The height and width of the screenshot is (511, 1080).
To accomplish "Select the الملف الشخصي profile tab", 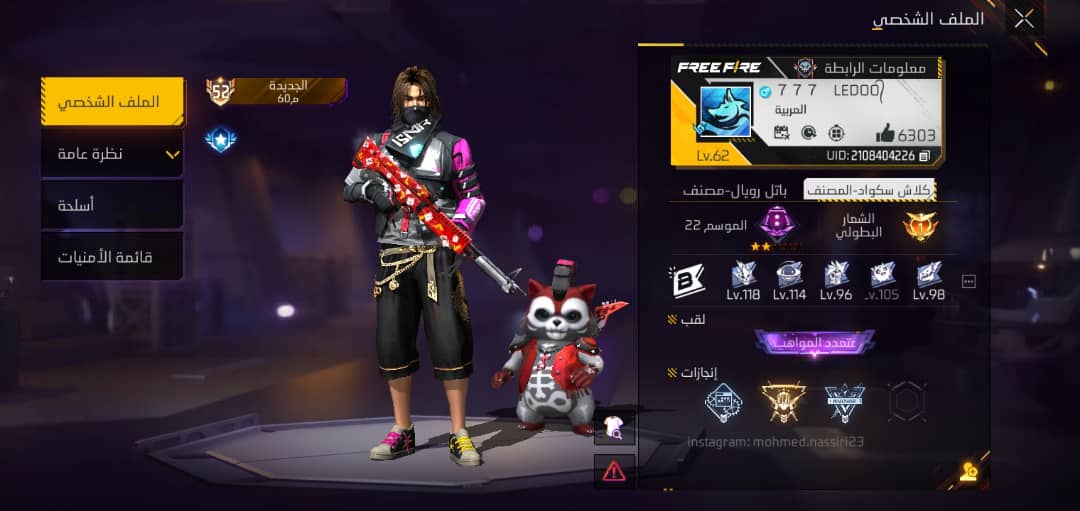I will pyautogui.click(x=112, y=102).
